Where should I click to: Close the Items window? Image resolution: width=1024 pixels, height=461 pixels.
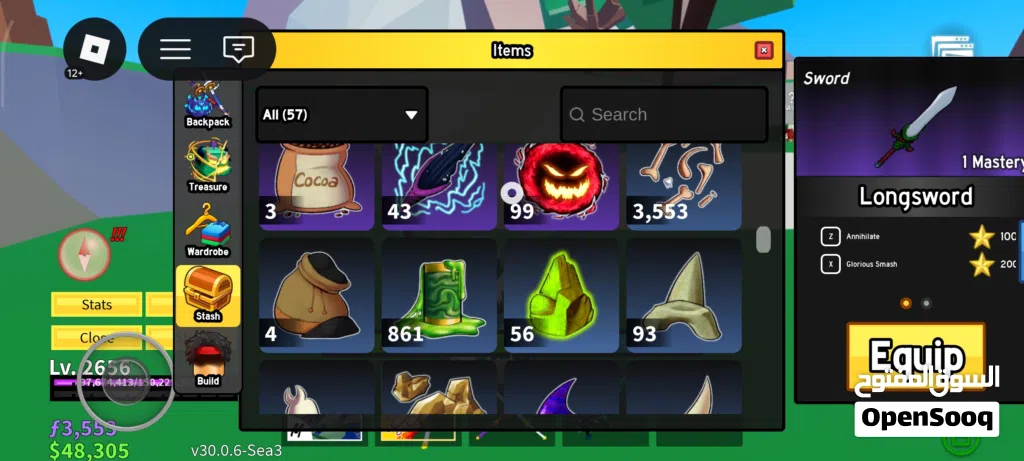(x=764, y=50)
